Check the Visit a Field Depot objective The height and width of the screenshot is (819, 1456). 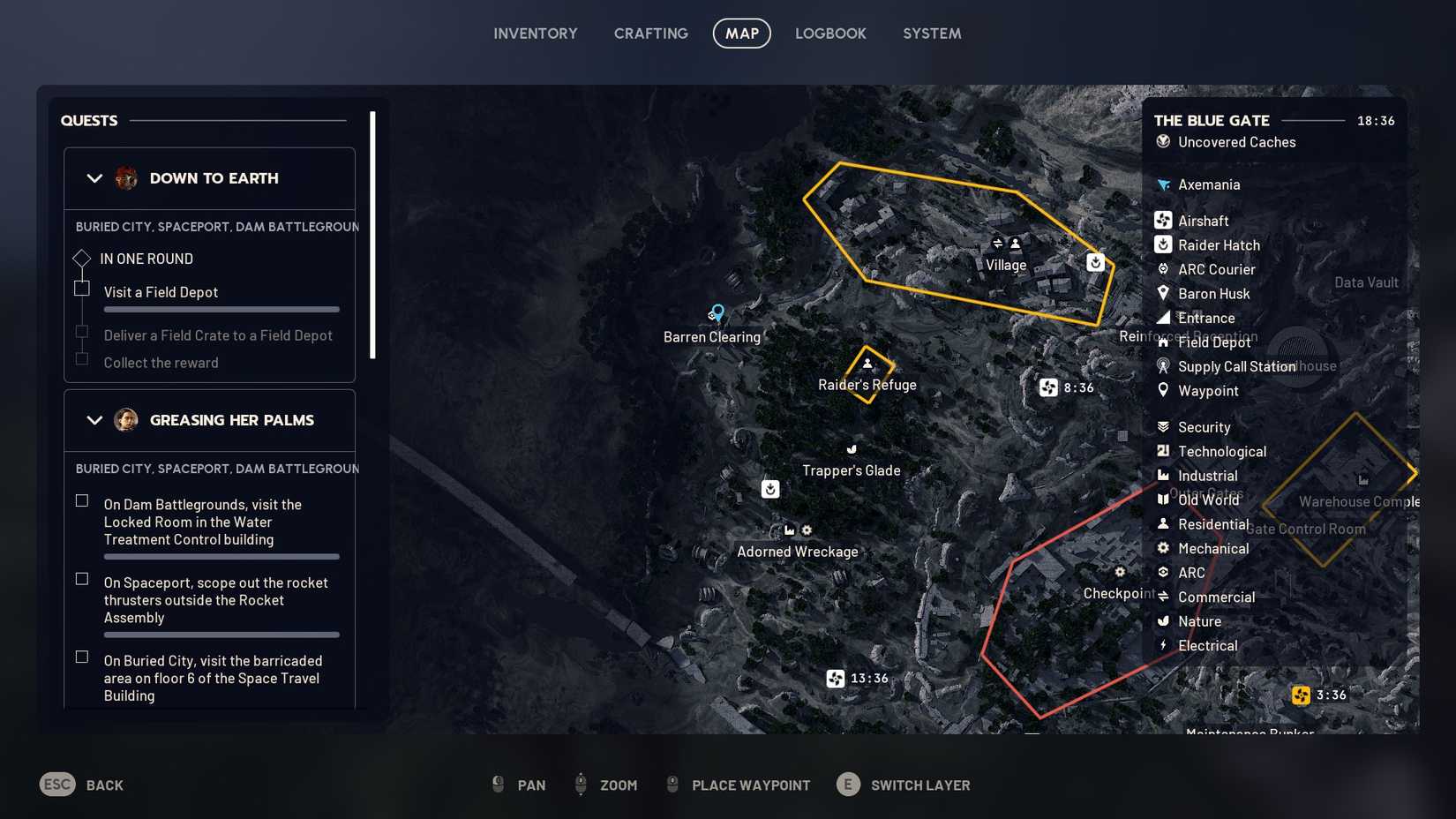pos(82,289)
